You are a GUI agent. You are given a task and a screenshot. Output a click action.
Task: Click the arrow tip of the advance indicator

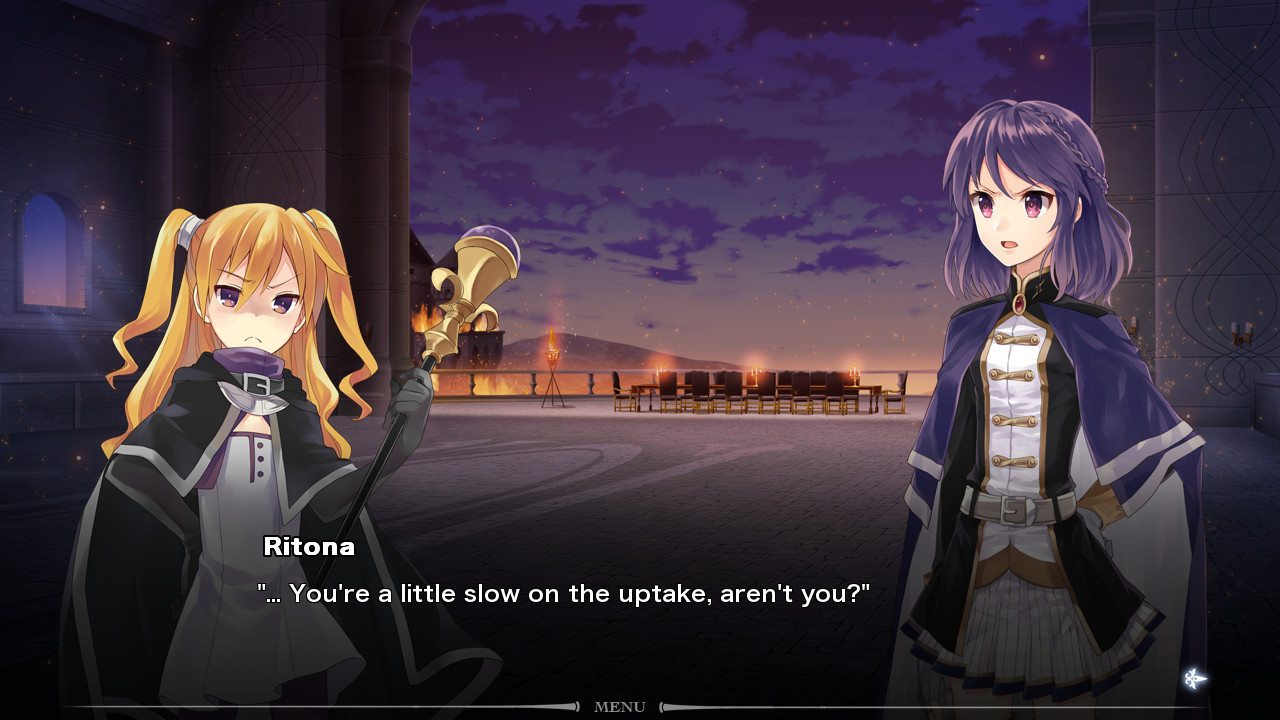pyautogui.click(x=1208, y=677)
